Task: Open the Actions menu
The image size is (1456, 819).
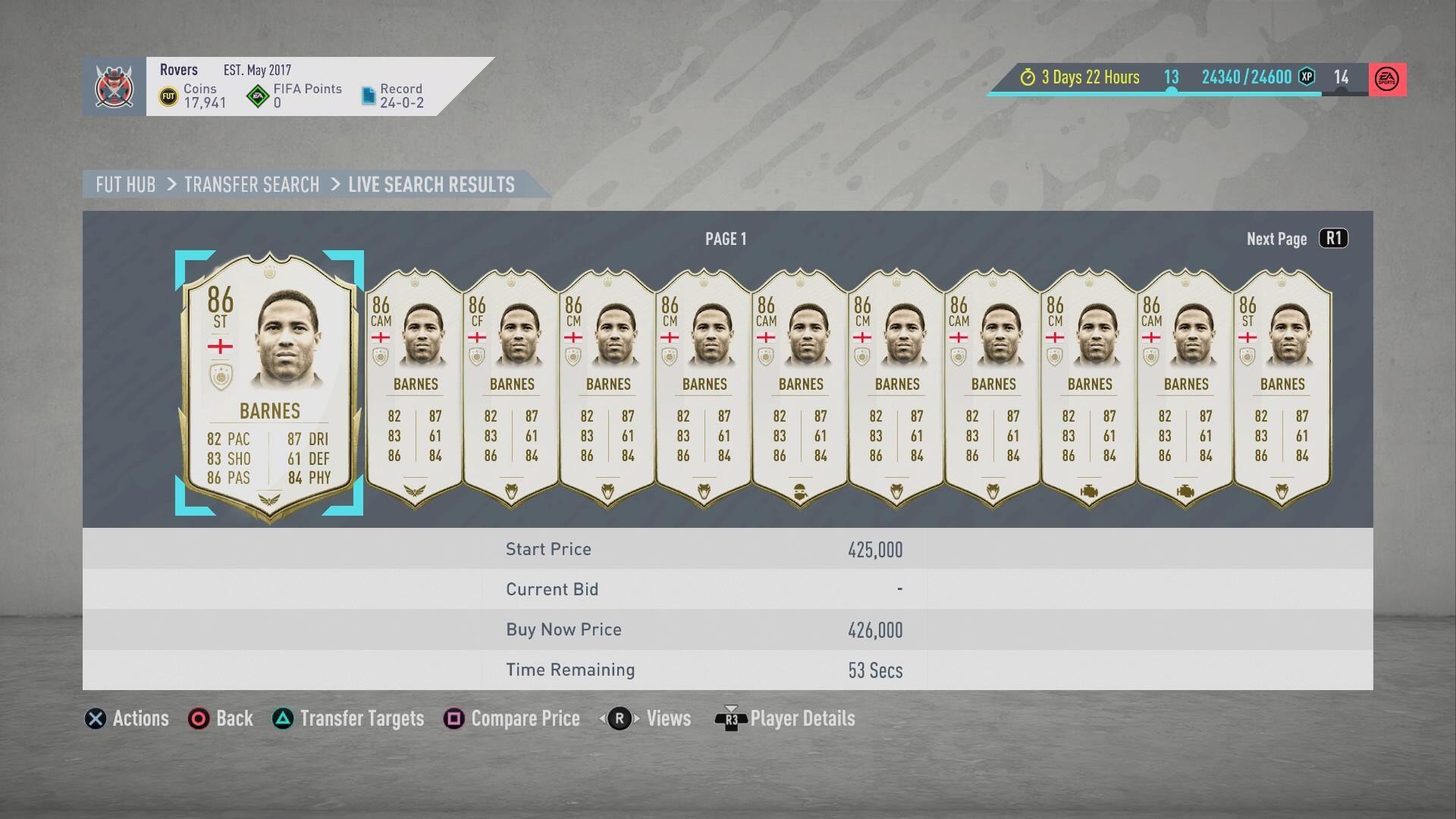Action: click(127, 719)
